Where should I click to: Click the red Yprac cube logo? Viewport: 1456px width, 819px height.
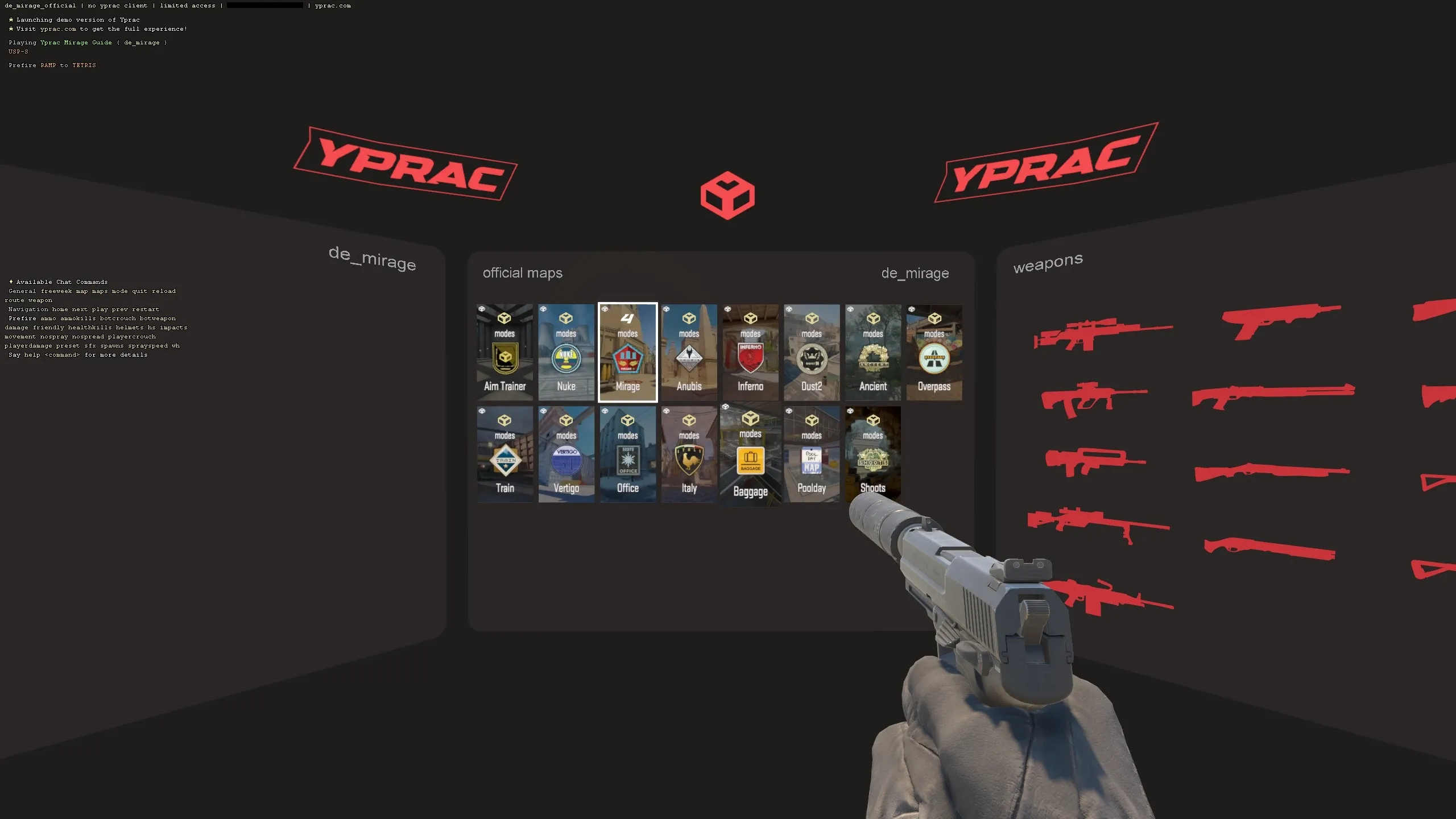coord(728,196)
